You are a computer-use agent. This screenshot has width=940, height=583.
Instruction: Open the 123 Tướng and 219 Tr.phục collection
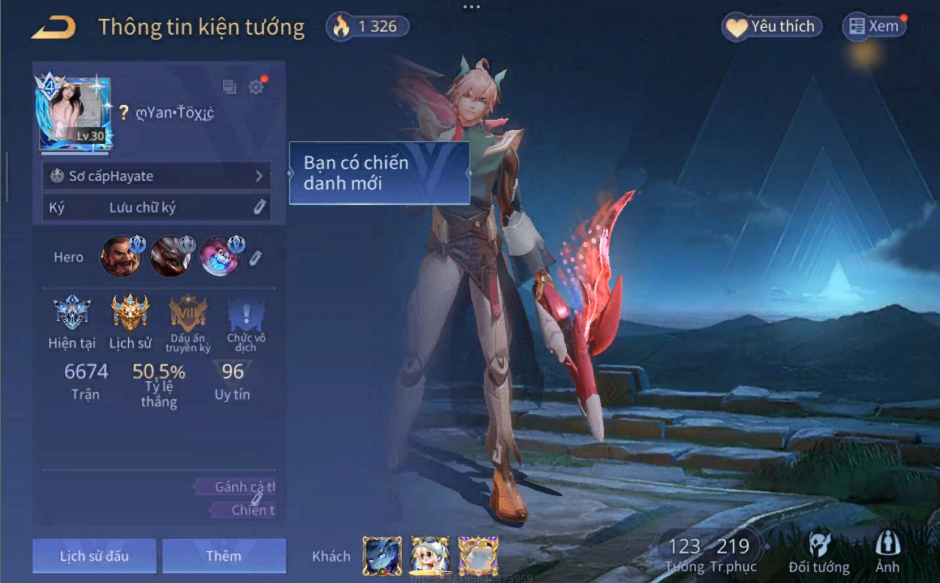click(708, 552)
